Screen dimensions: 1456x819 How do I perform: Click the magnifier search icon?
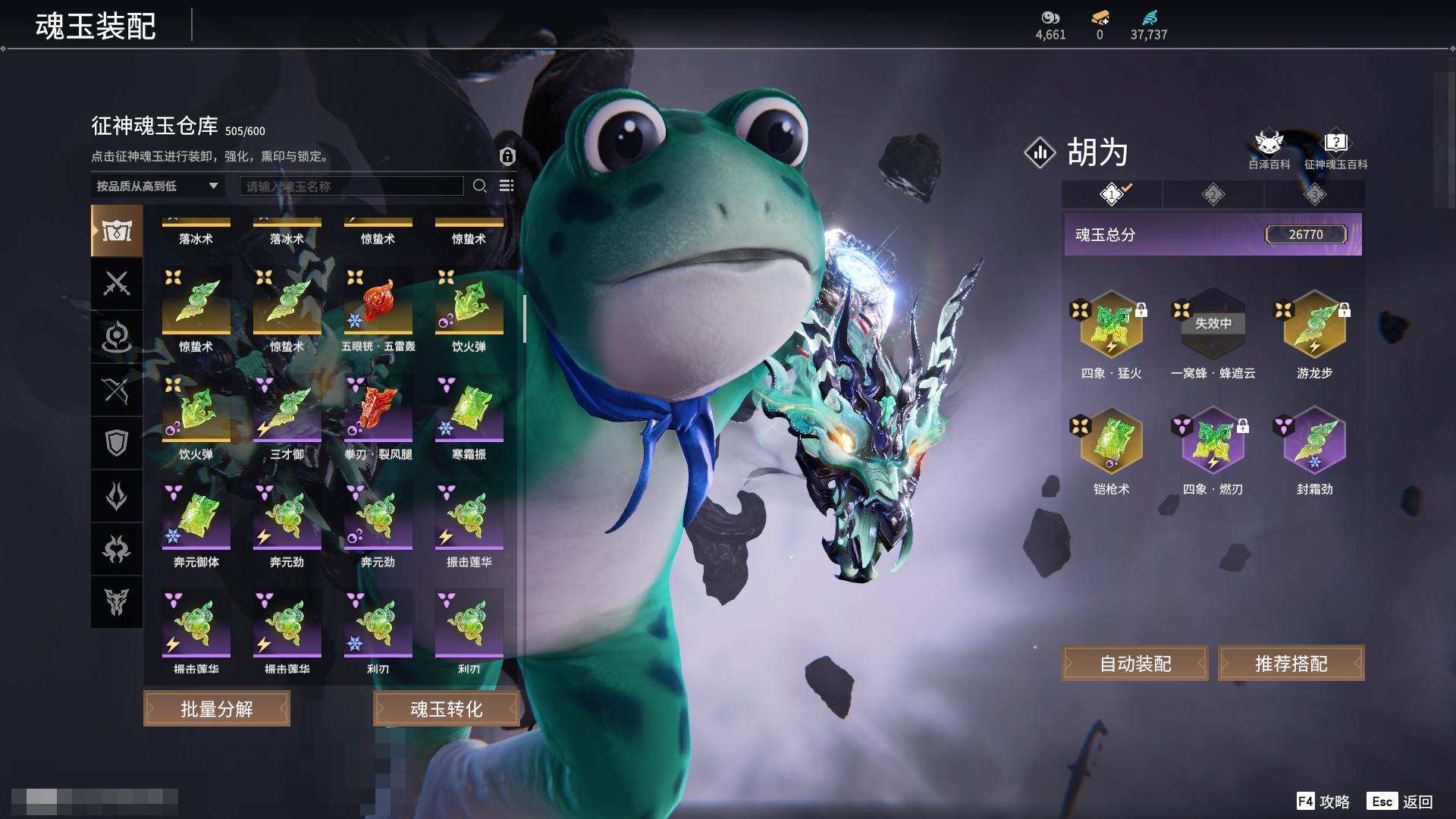(x=480, y=186)
